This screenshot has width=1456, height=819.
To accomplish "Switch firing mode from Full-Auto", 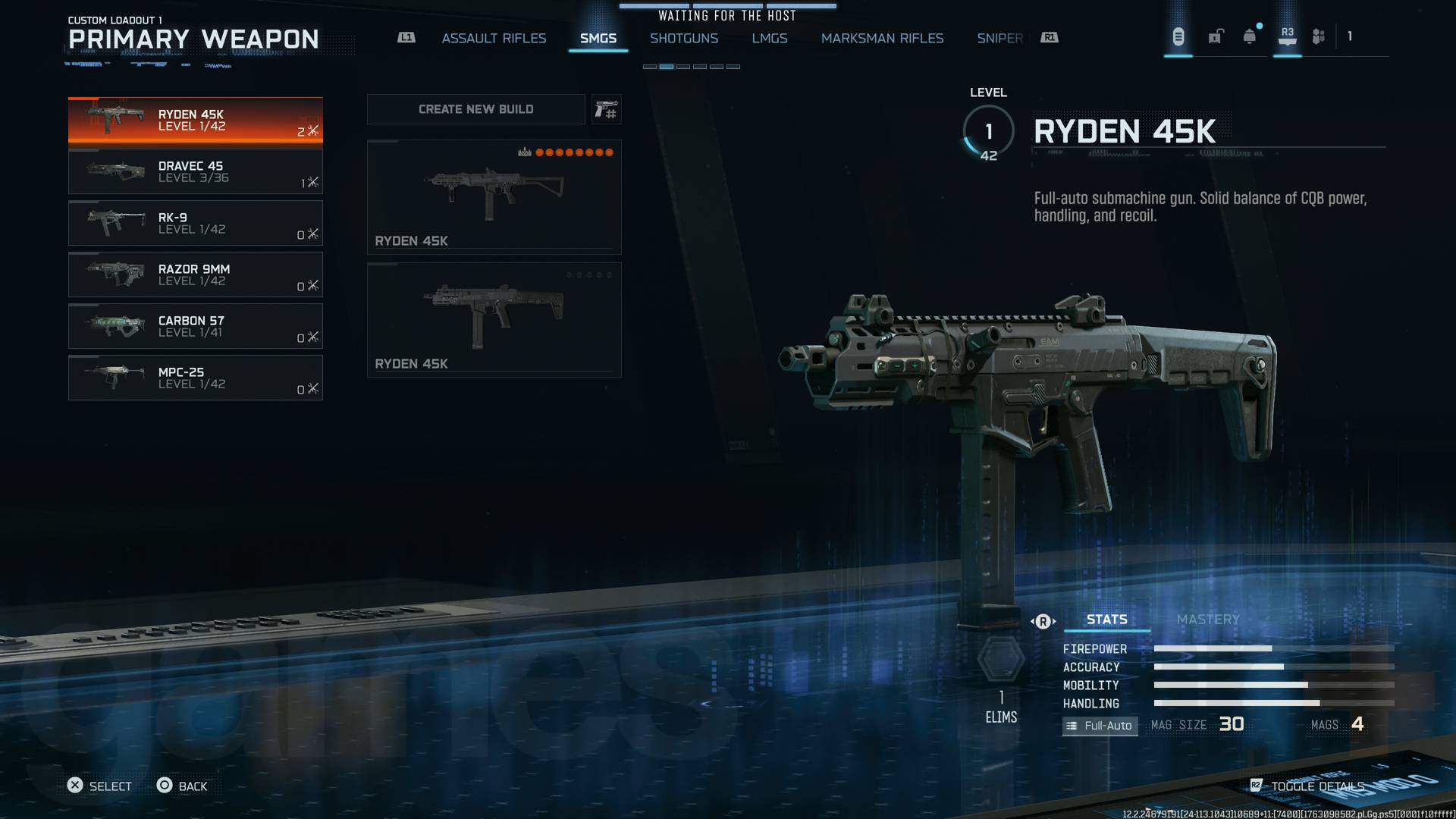I will click(x=1100, y=726).
